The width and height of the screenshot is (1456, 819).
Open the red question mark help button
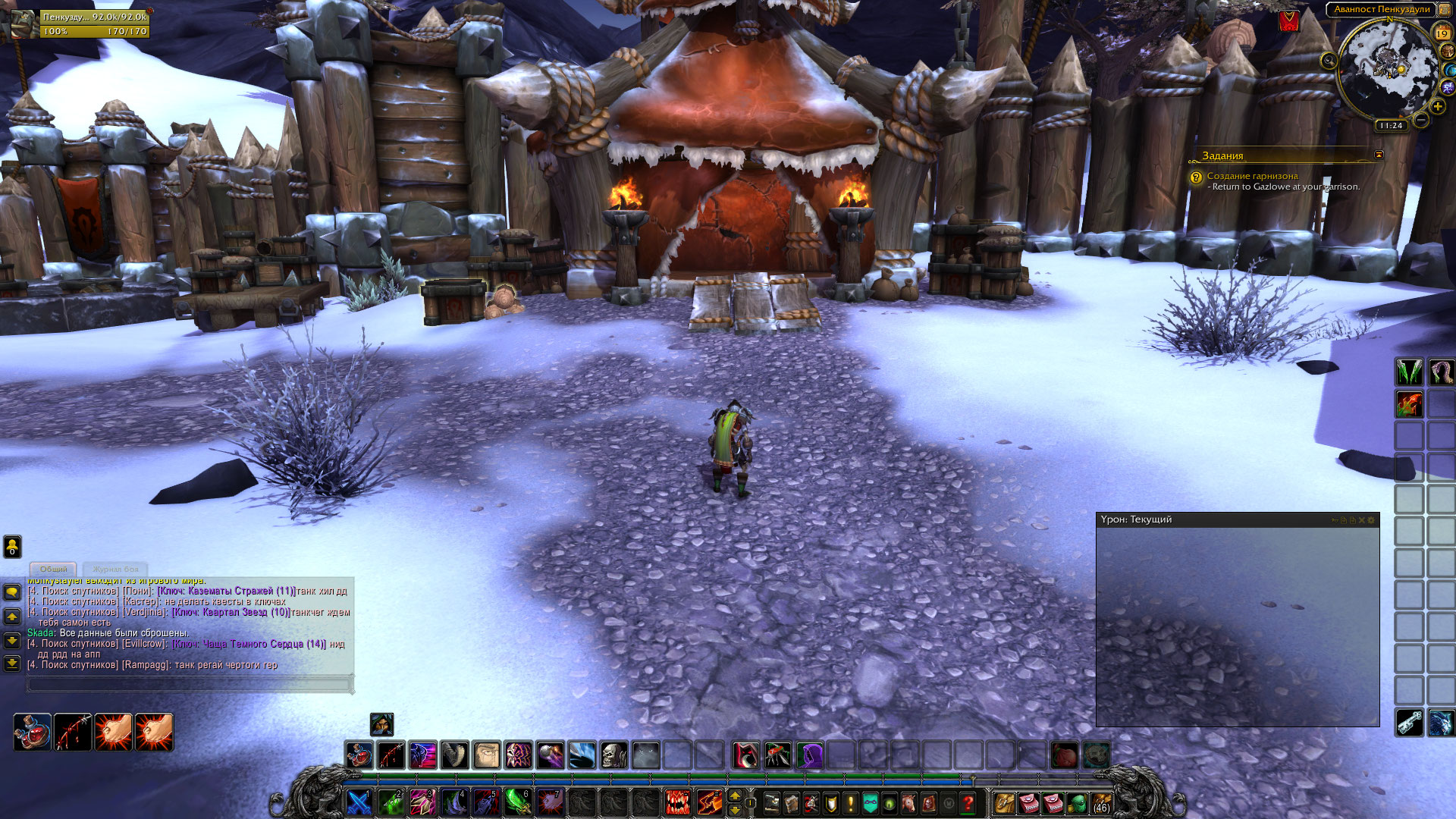coord(968,802)
